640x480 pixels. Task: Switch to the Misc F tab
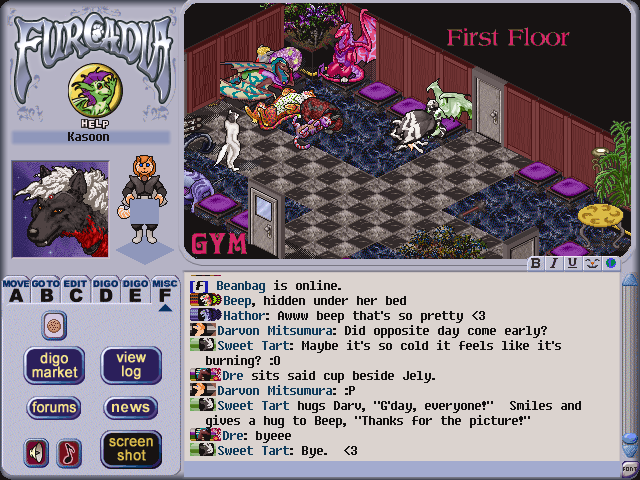tap(166, 290)
